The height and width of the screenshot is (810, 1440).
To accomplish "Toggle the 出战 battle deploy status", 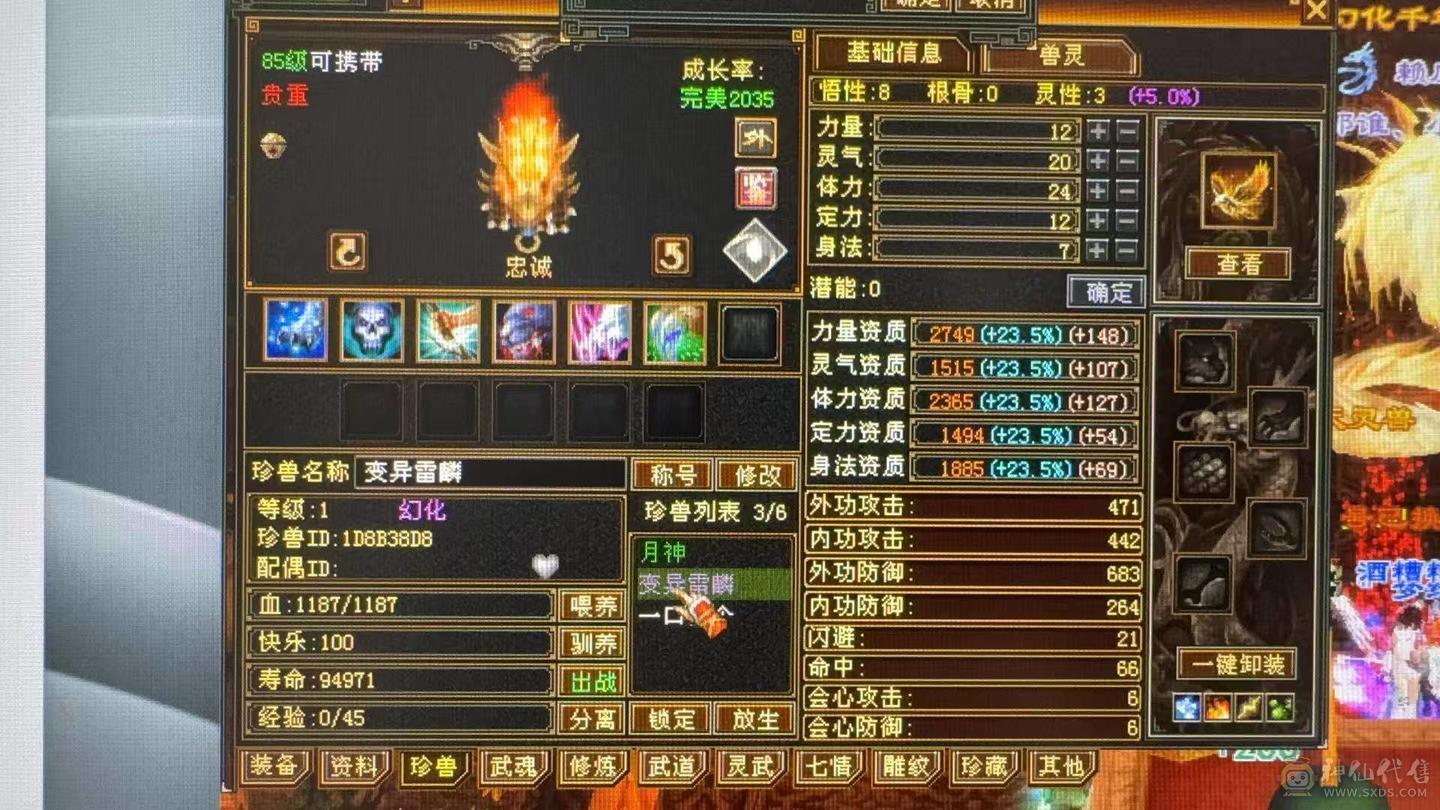I will click(592, 681).
